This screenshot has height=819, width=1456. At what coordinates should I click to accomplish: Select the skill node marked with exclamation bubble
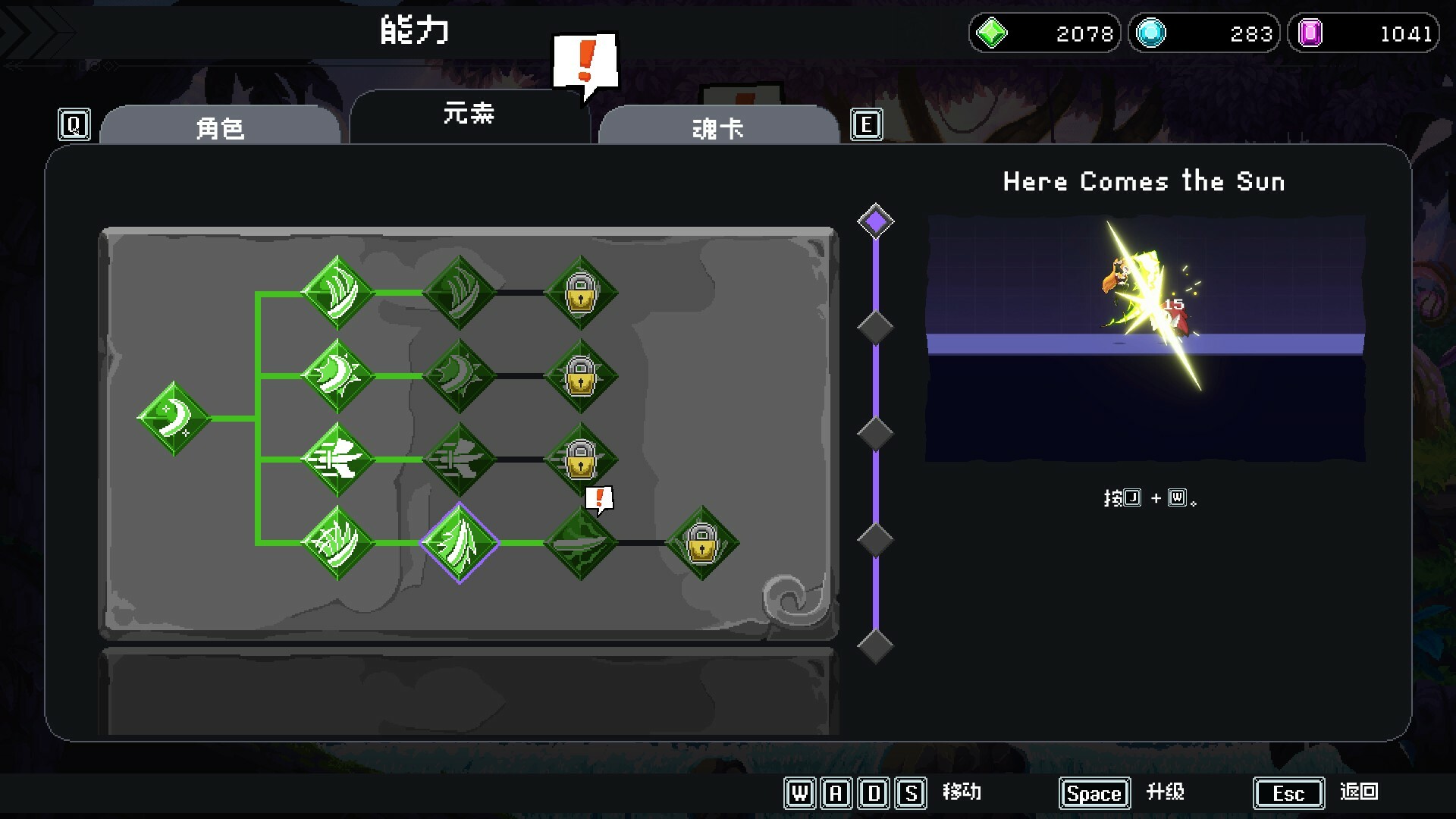tap(580, 543)
